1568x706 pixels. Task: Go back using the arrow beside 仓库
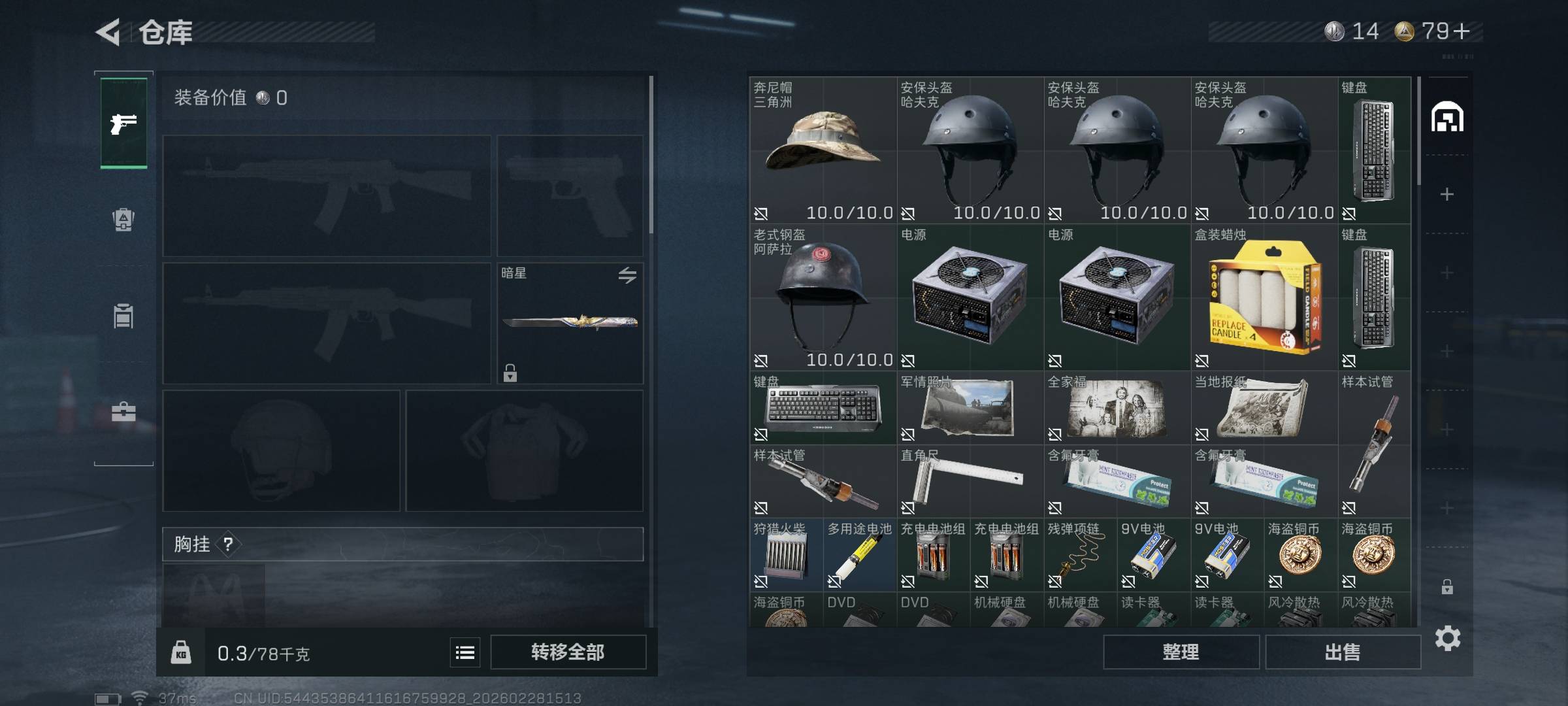[x=109, y=32]
